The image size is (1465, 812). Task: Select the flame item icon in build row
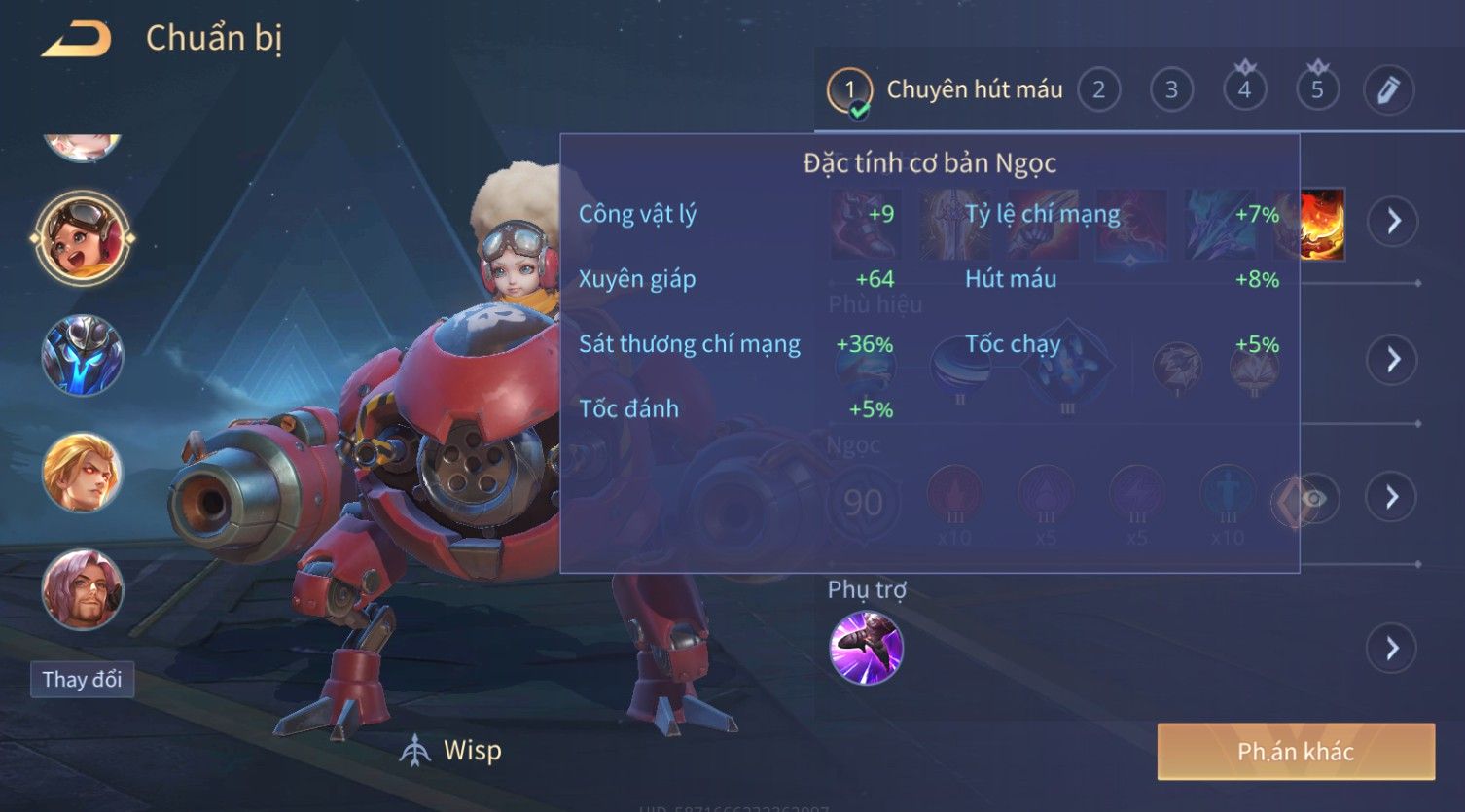point(1323,224)
